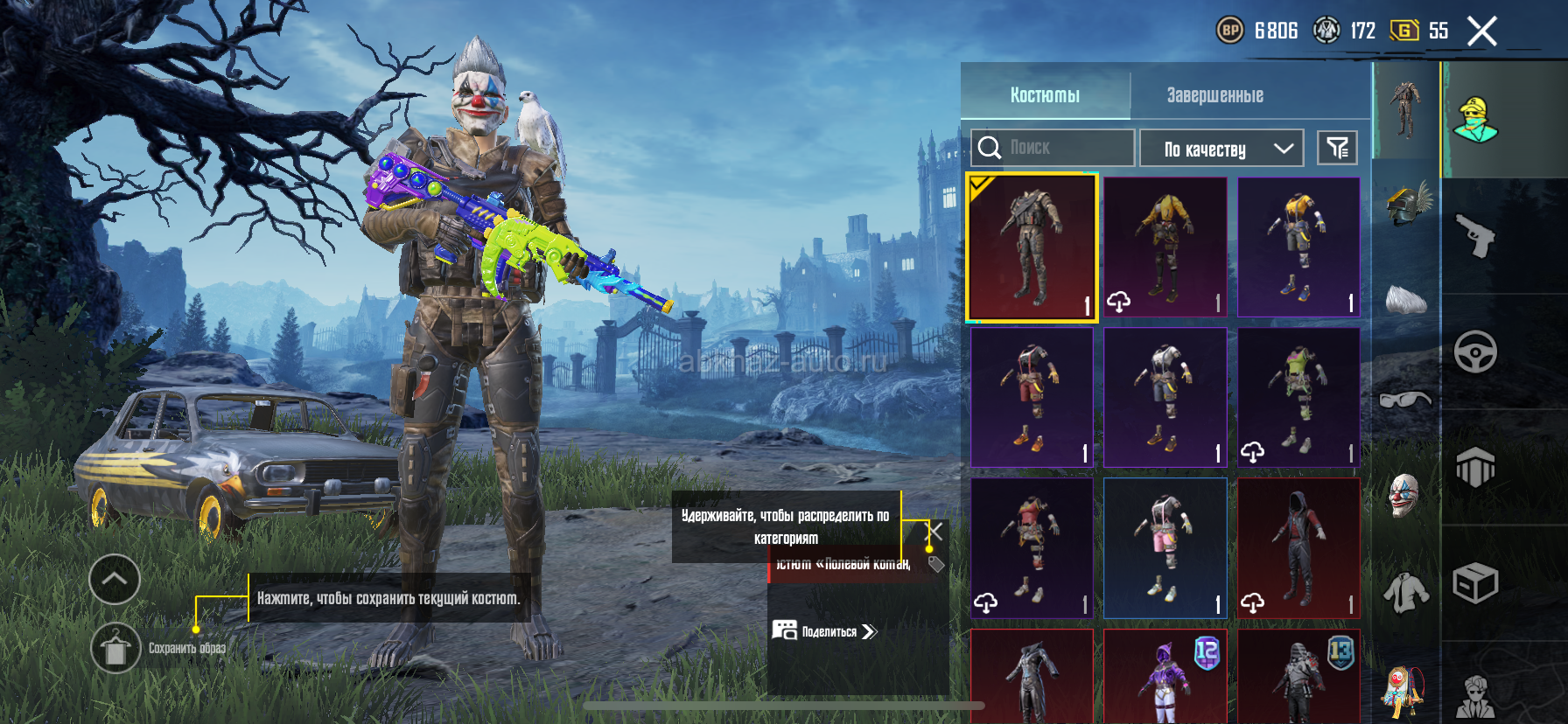The width and height of the screenshot is (1568, 724).
Task: Dismiss the tooltip with its small X
Action: pos(935,531)
